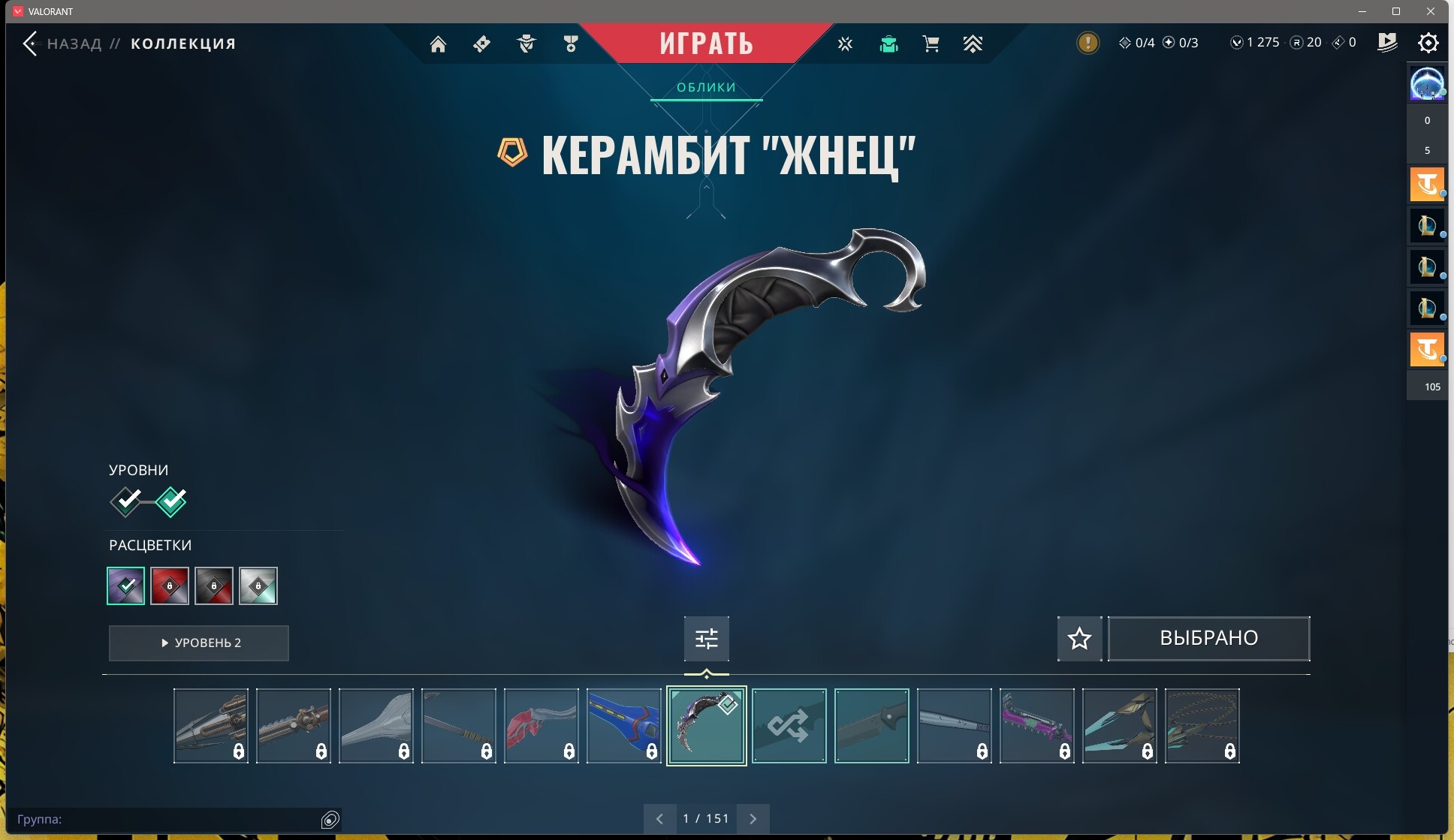Open the filter sliders button

706,639
